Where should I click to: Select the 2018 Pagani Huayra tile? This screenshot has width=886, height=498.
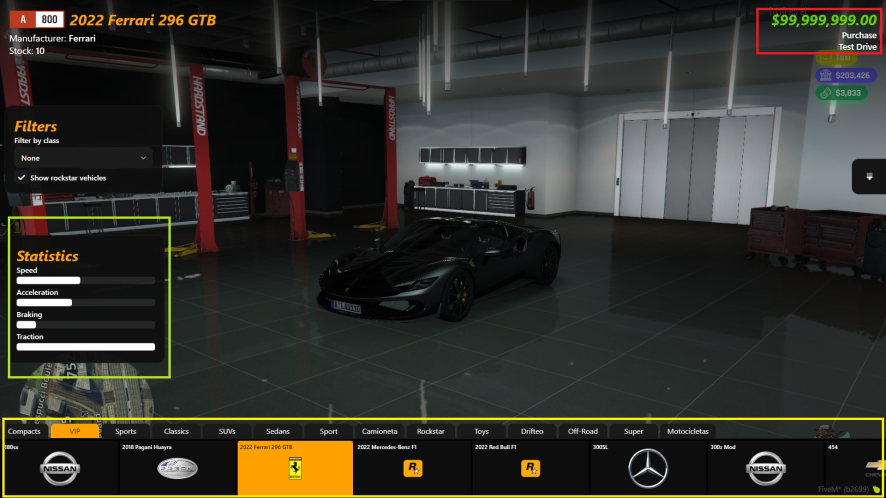[x=177, y=468]
